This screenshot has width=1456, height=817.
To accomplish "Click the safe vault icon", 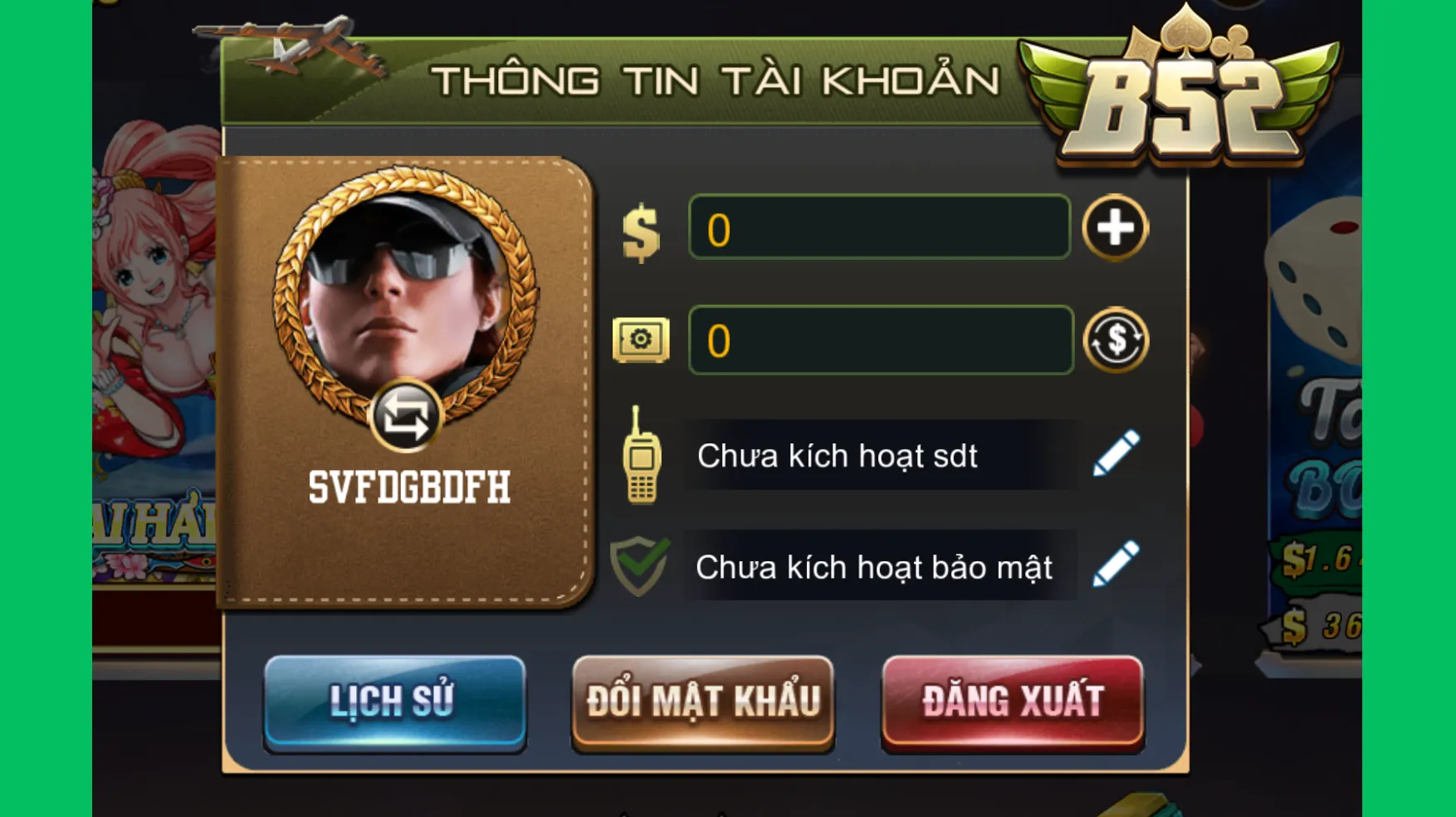I will (641, 341).
